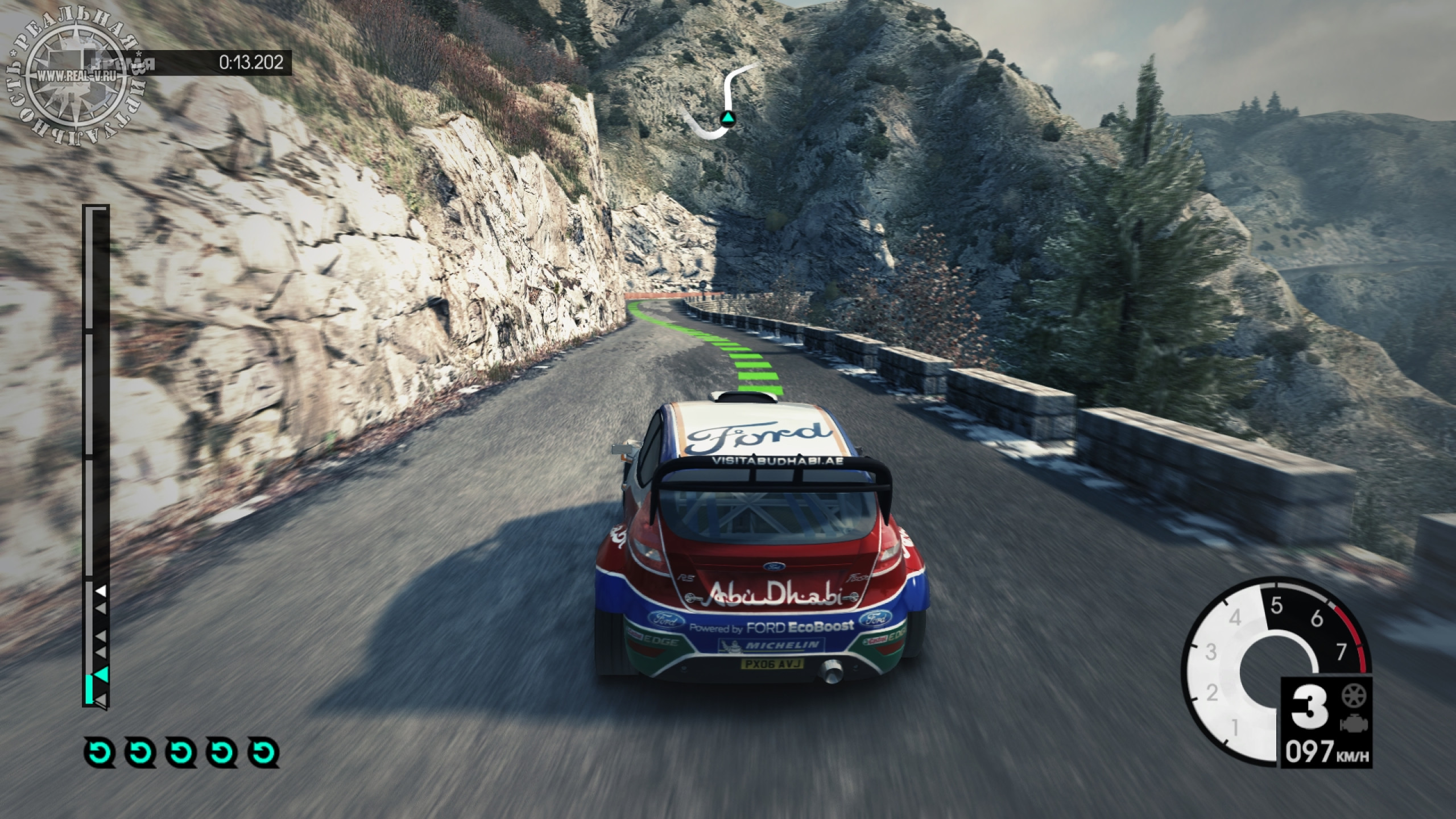Click the vertical stage progress bar
The image size is (1456, 819).
(95, 455)
